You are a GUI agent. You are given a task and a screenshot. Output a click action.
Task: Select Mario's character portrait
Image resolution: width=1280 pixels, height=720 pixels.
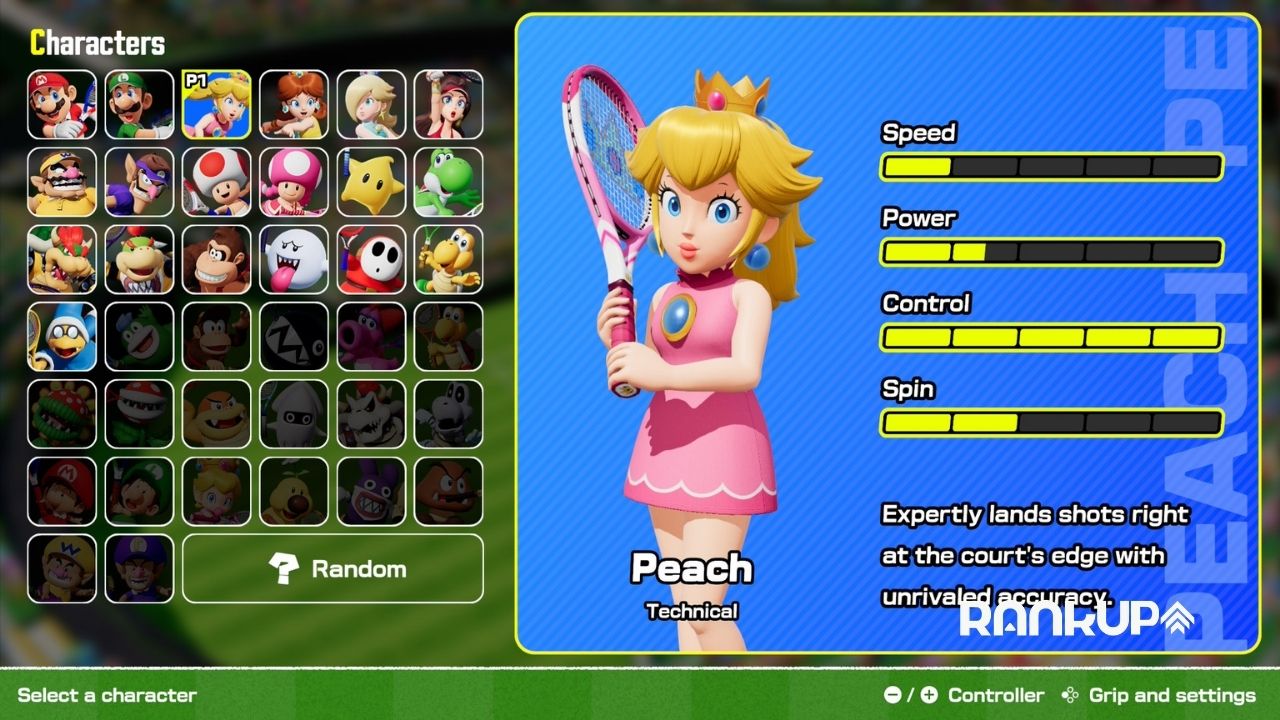point(62,104)
